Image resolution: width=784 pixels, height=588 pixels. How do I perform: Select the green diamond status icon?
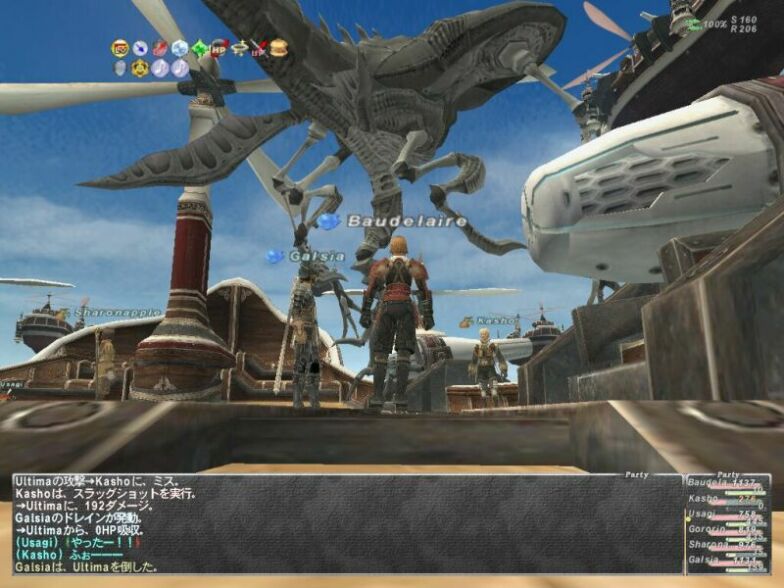(x=200, y=48)
